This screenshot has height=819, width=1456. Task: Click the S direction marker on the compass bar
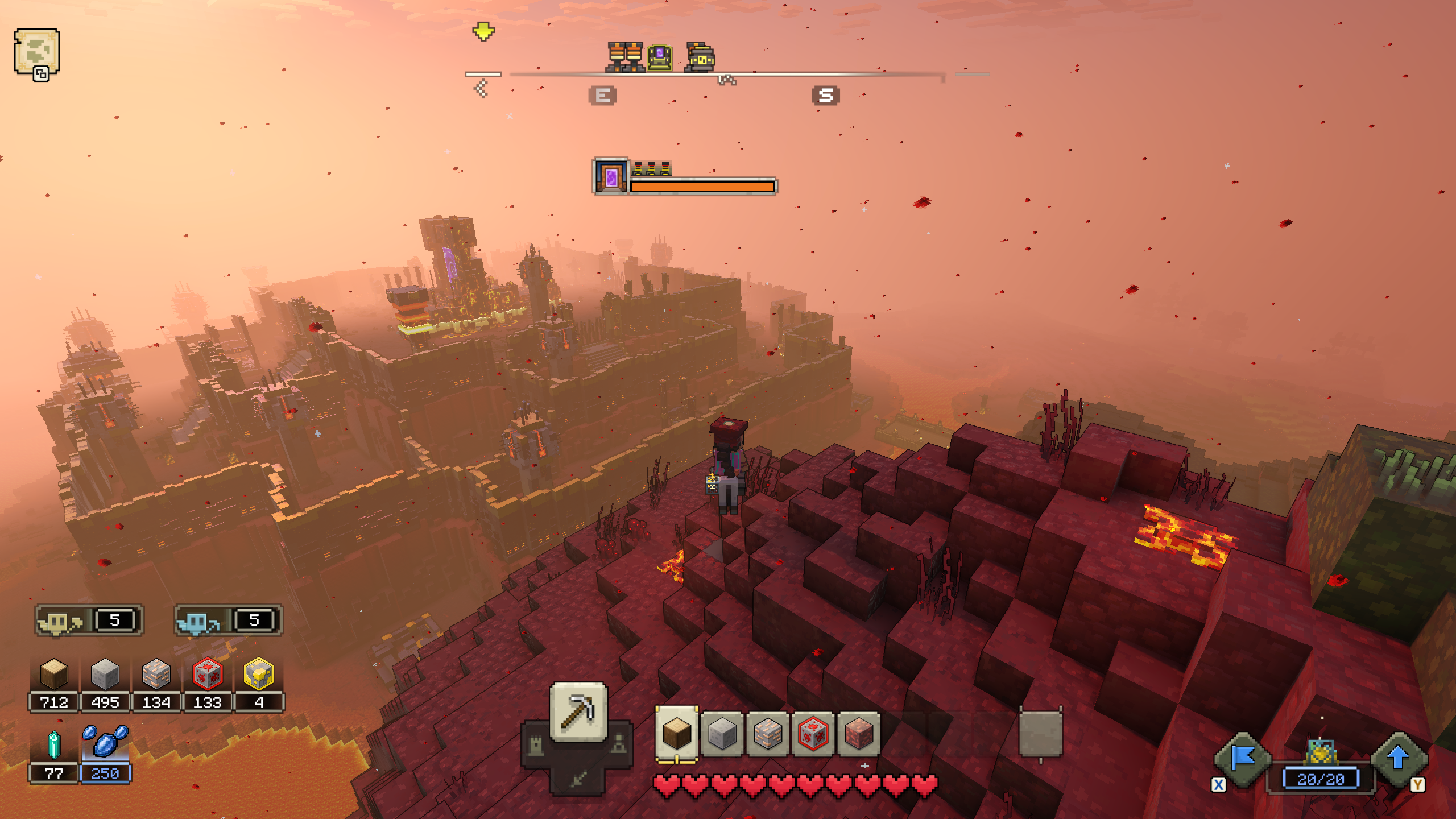pos(825,96)
